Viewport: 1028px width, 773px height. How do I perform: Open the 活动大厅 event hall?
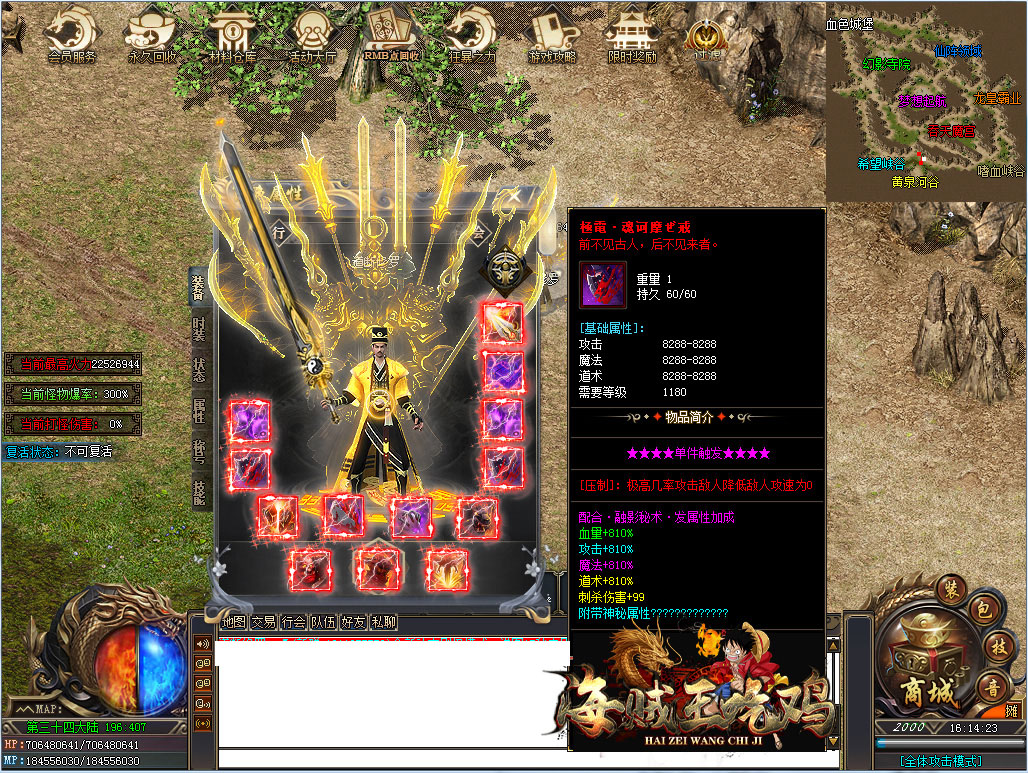point(312,36)
